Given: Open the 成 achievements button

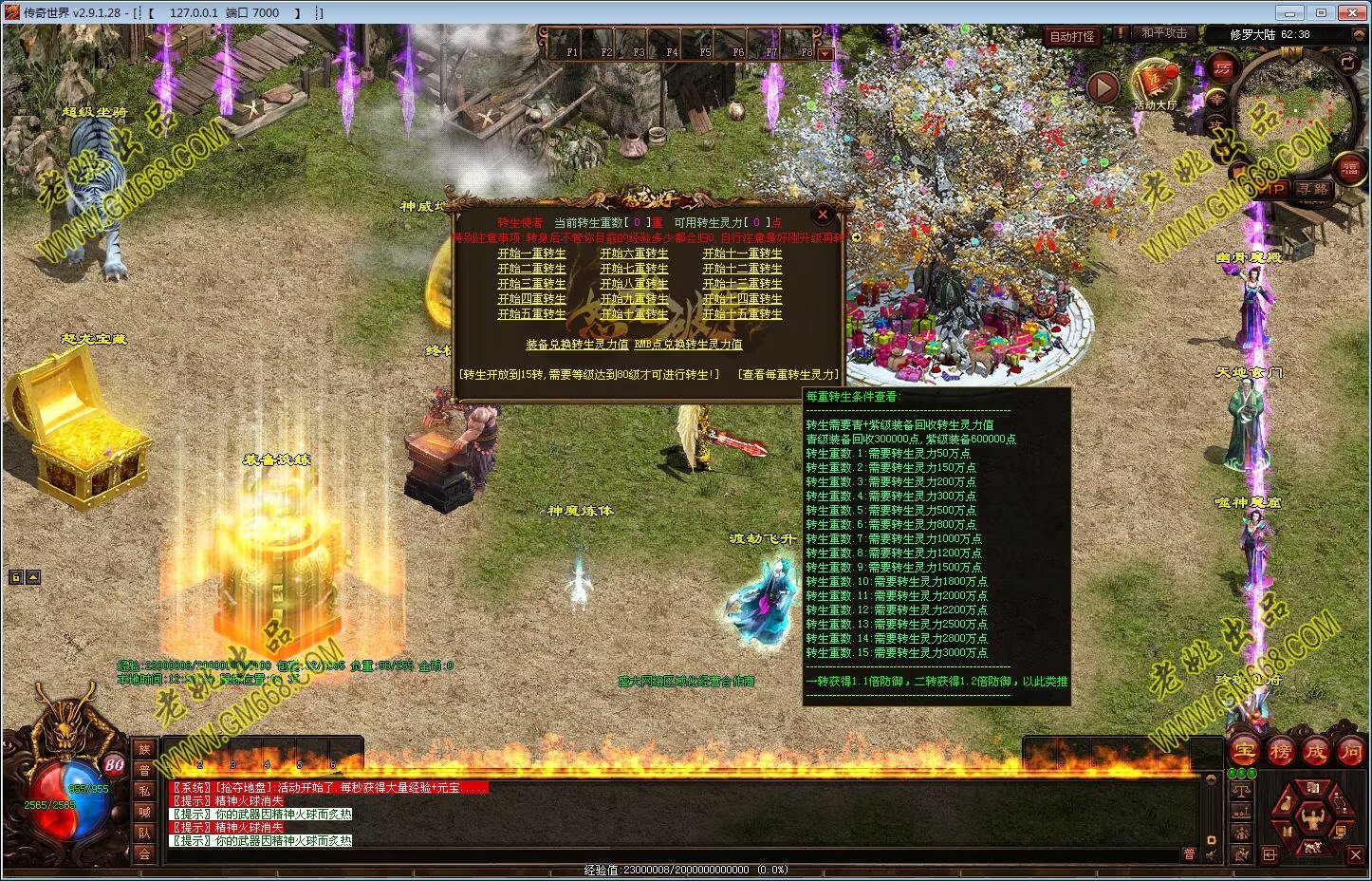Looking at the screenshot, I should coord(1315,751).
